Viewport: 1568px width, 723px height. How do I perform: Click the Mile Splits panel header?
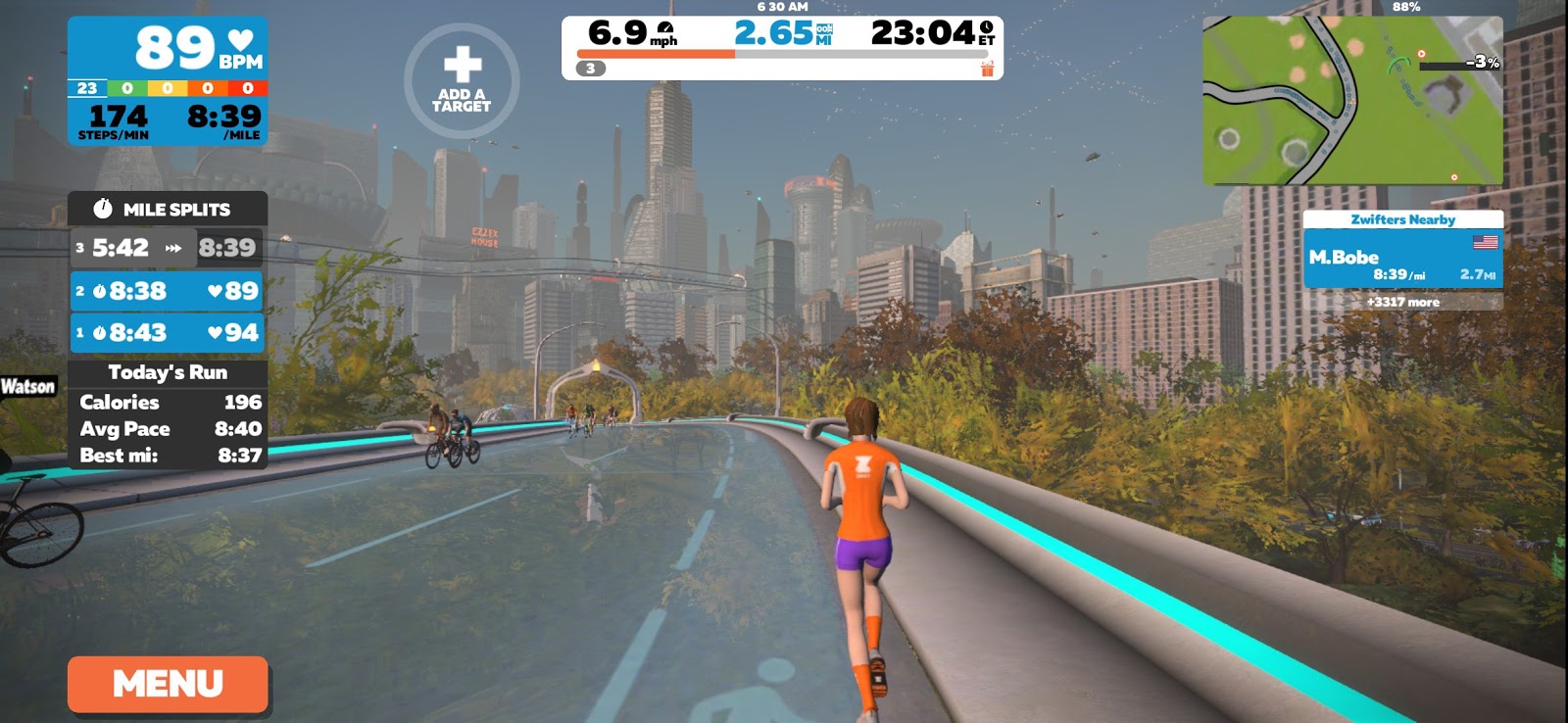tap(168, 209)
